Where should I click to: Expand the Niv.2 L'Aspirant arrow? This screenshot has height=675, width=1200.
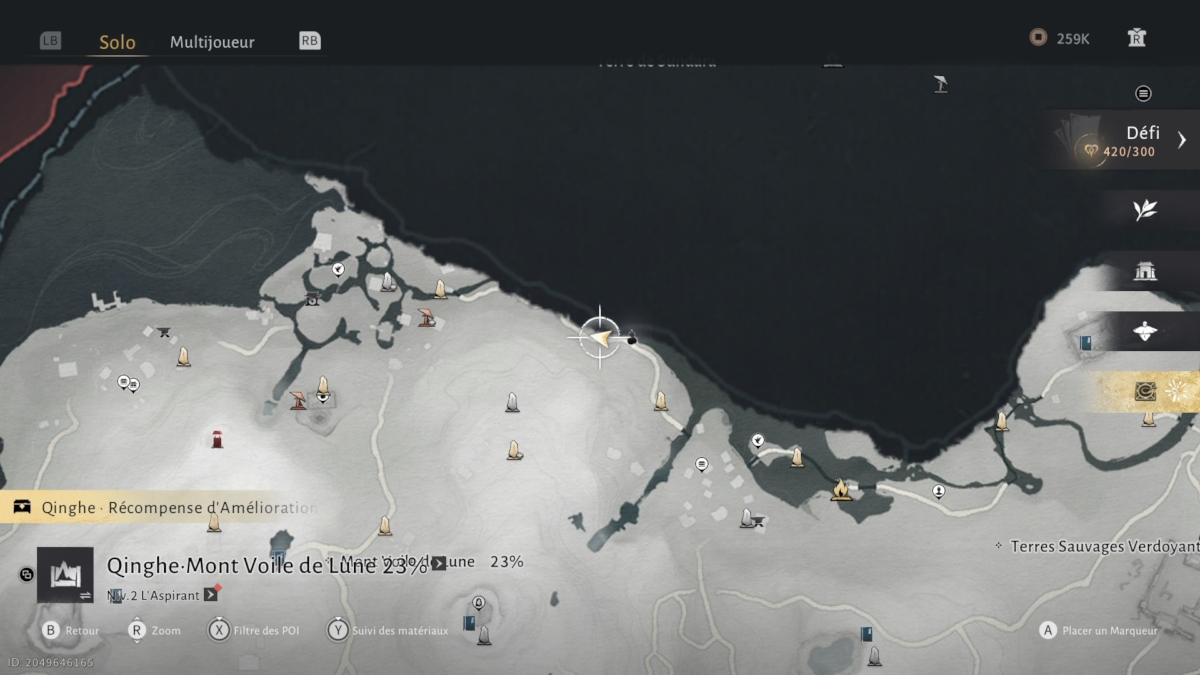(x=211, y=594)
